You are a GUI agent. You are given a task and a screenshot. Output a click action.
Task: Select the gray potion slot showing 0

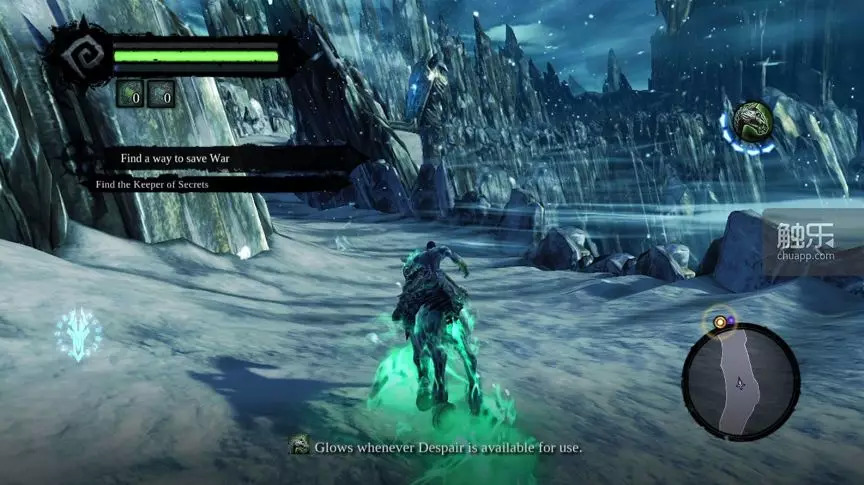tap(161, 94)
